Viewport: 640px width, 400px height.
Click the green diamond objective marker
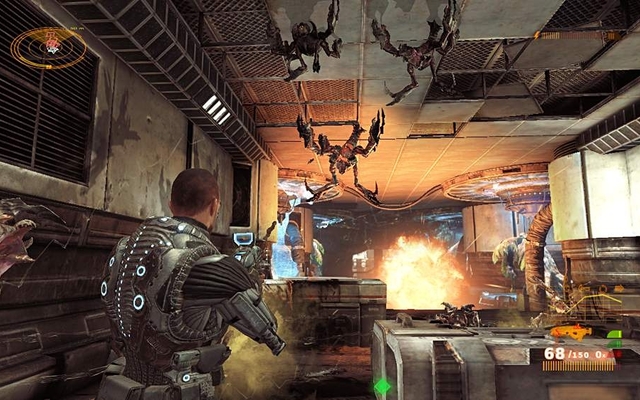pos(382,385)
